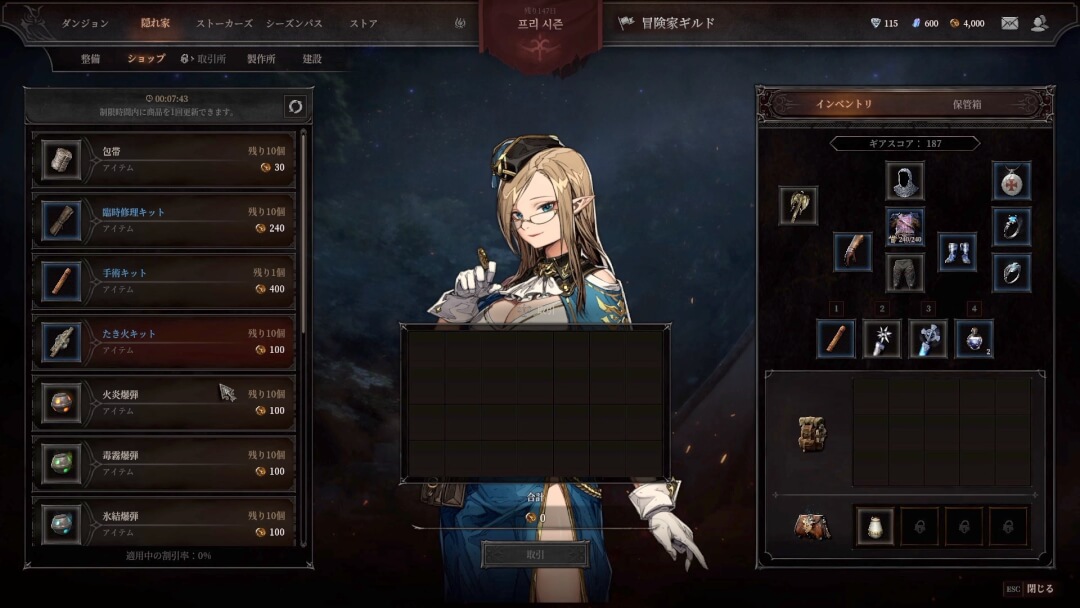
Task: Select 臨時修理キット in the shop list
Action: tap(165, 220)
